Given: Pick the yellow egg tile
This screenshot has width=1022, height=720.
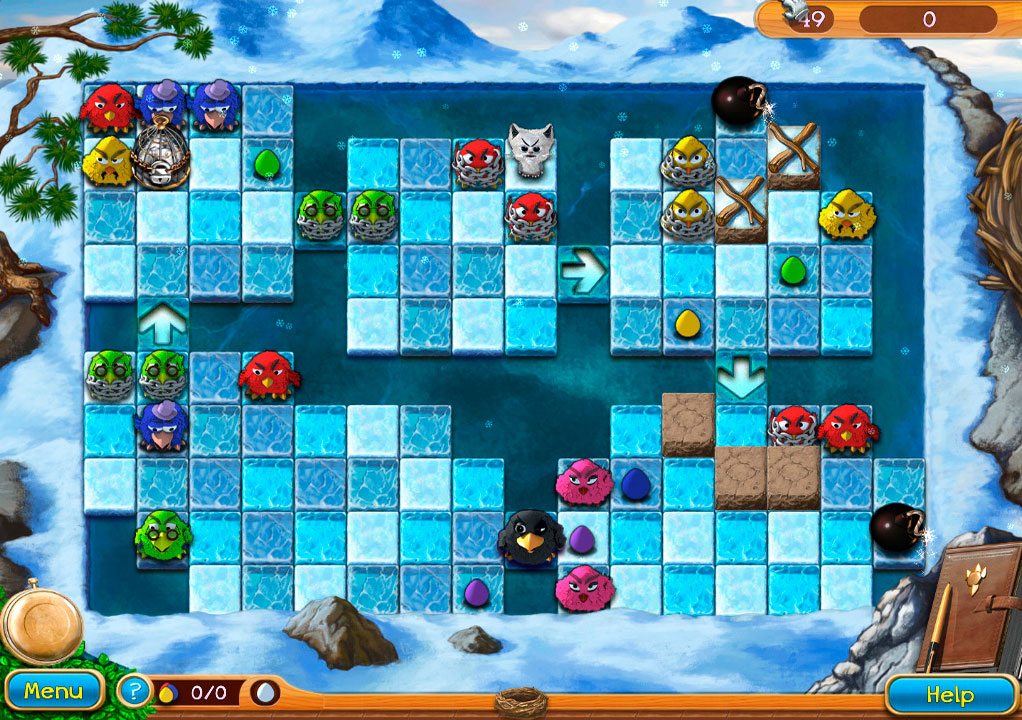Looking at the screenshot, I should [x=687, y=323].
